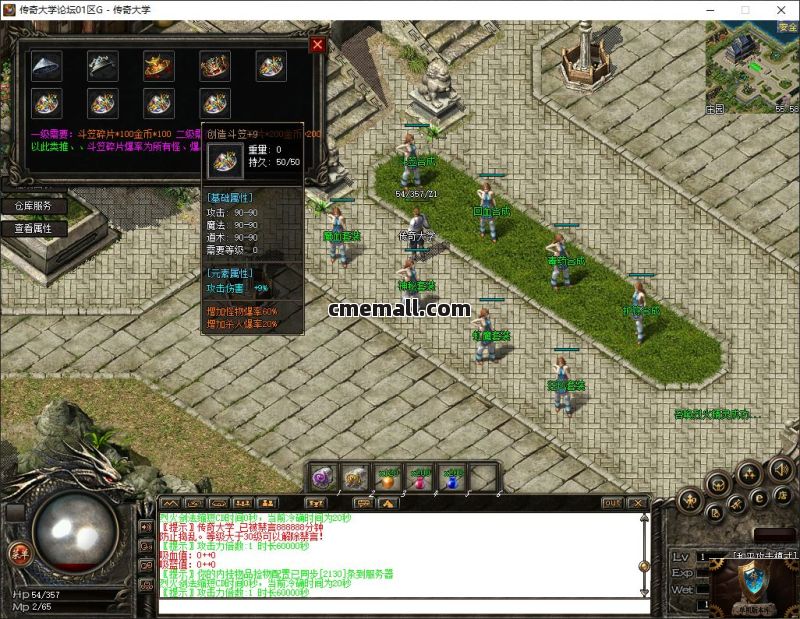Minimize the game window
Image resolution: width=800 pixels, height=619 pixels.
pos(708,9)
